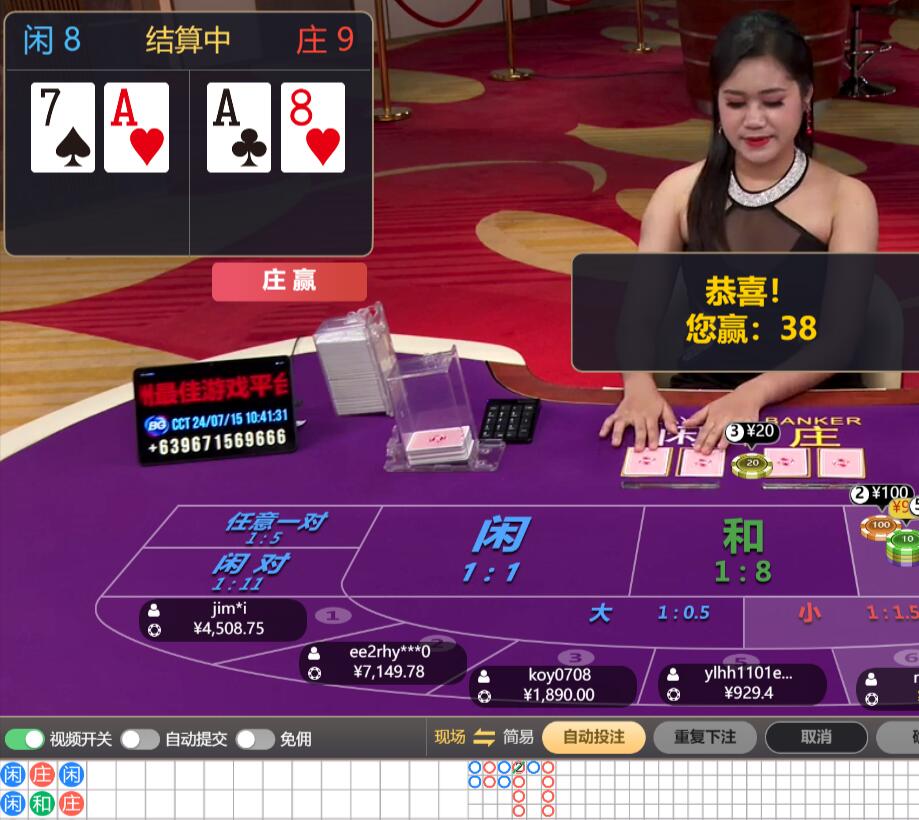The width and height of the screenshot is (919, 820).
Task: Bet on 任意一对 (Any Pair) 1:5
Action: (273, 526)
